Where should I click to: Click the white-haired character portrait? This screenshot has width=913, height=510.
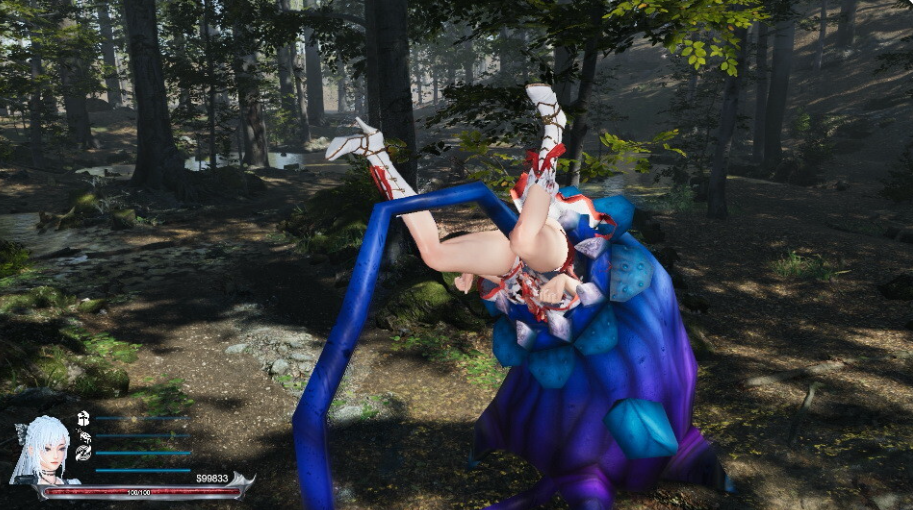(41, 450)
